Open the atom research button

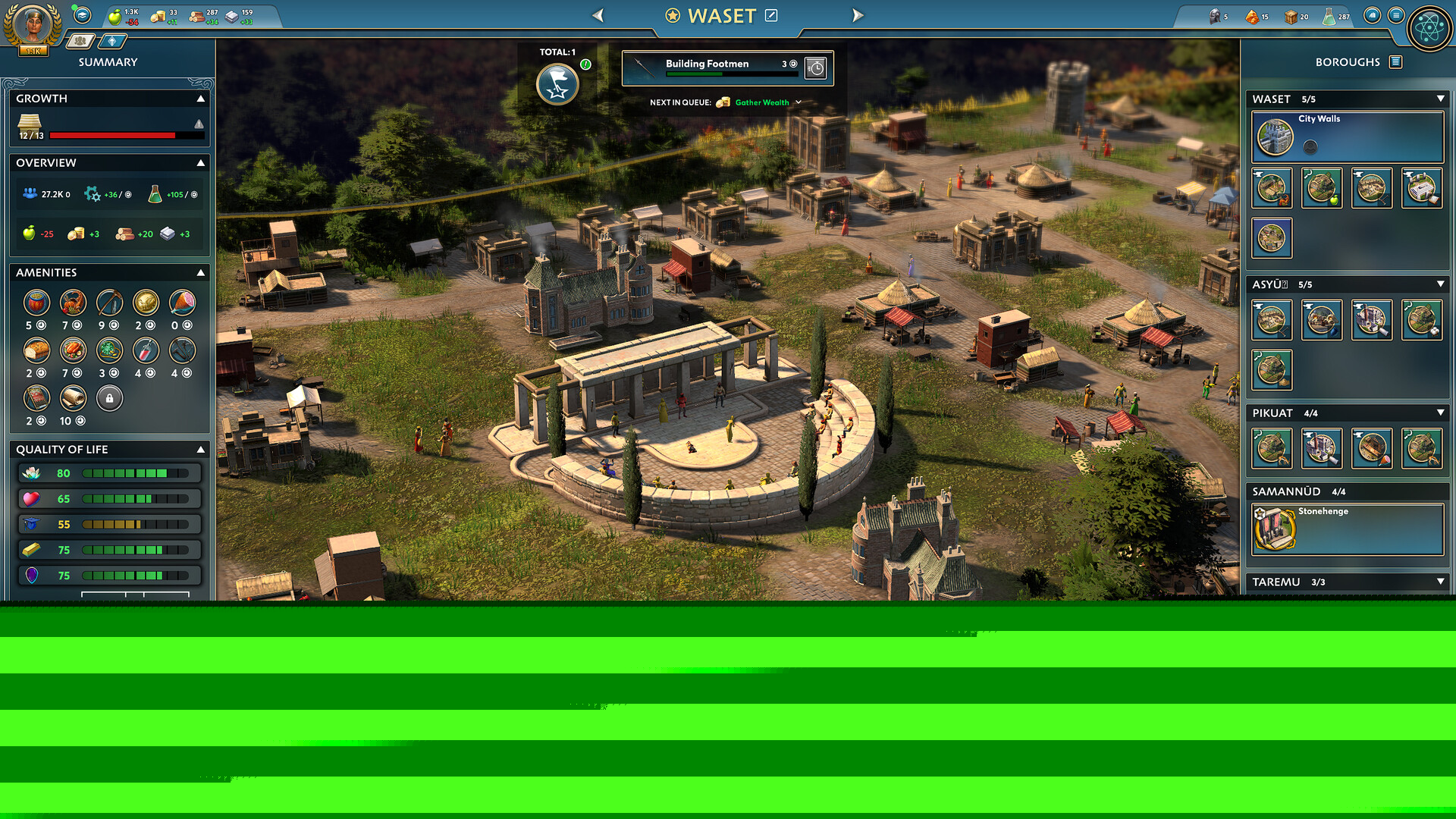tap(1429, 29)
